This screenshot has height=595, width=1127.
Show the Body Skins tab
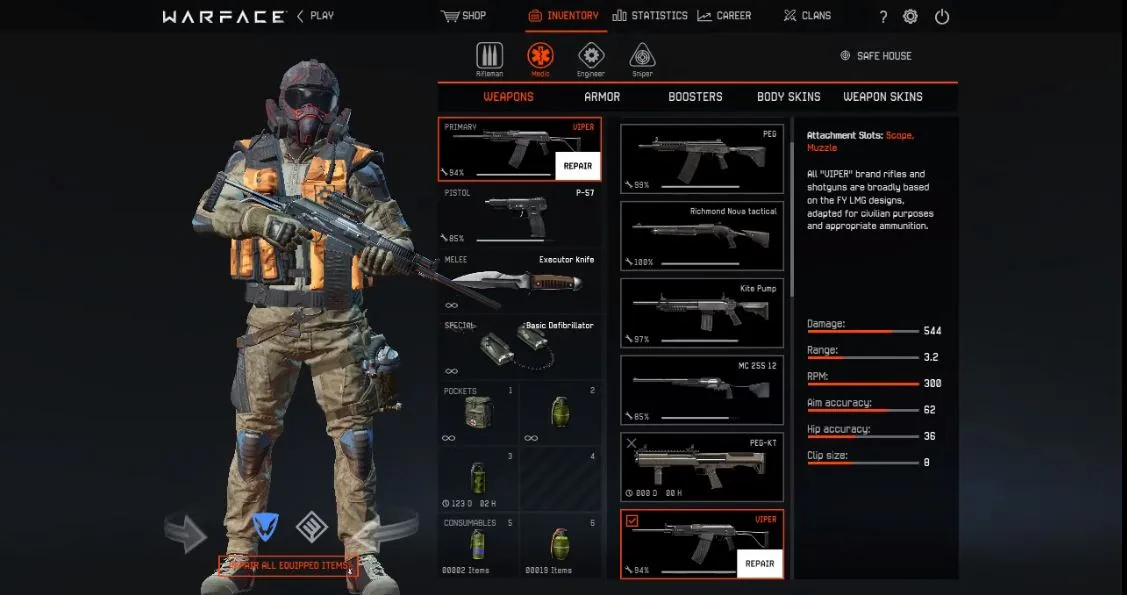[x=789, y=97]
